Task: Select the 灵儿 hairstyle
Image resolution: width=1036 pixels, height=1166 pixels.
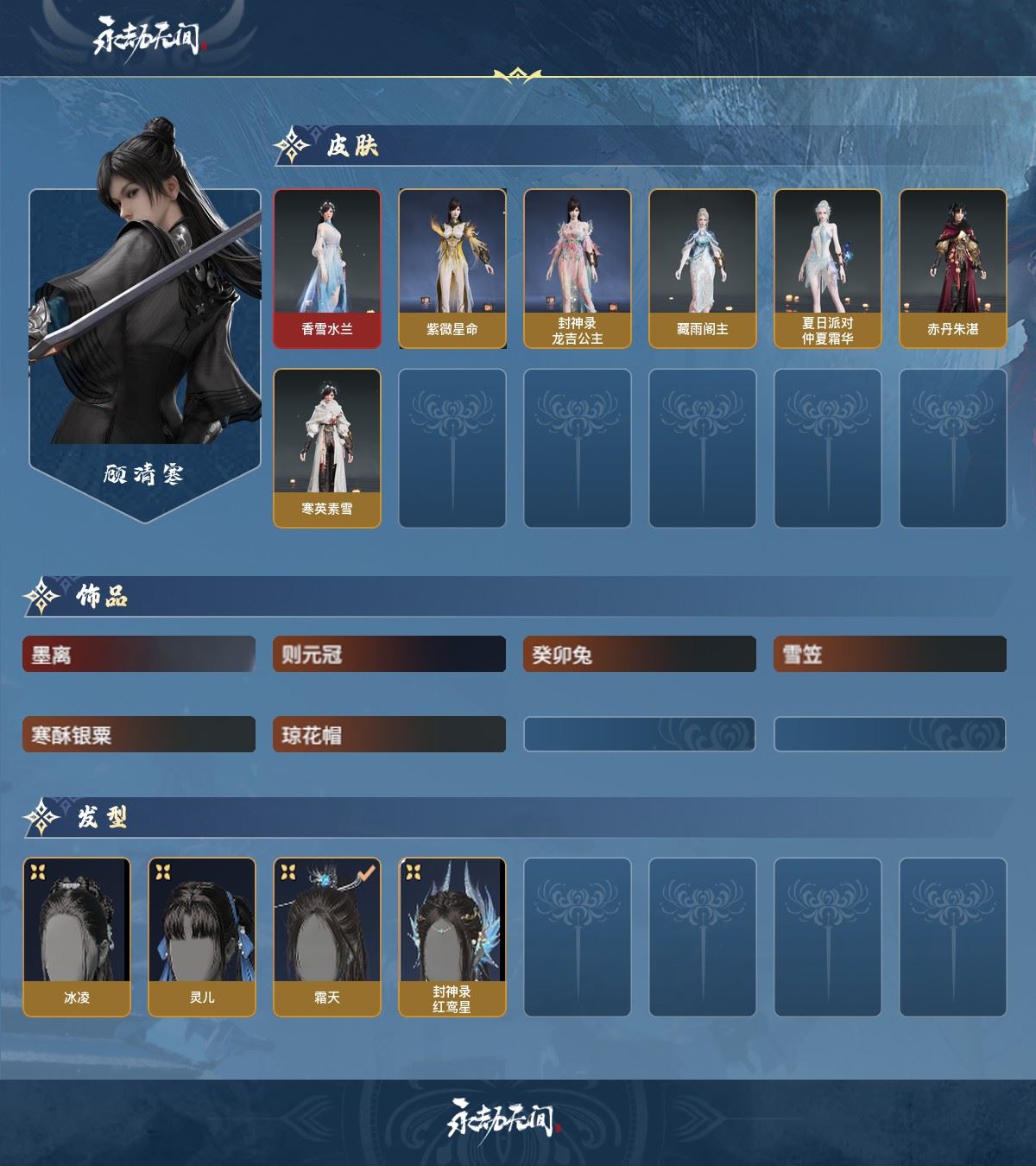Action: coord(202,937)
